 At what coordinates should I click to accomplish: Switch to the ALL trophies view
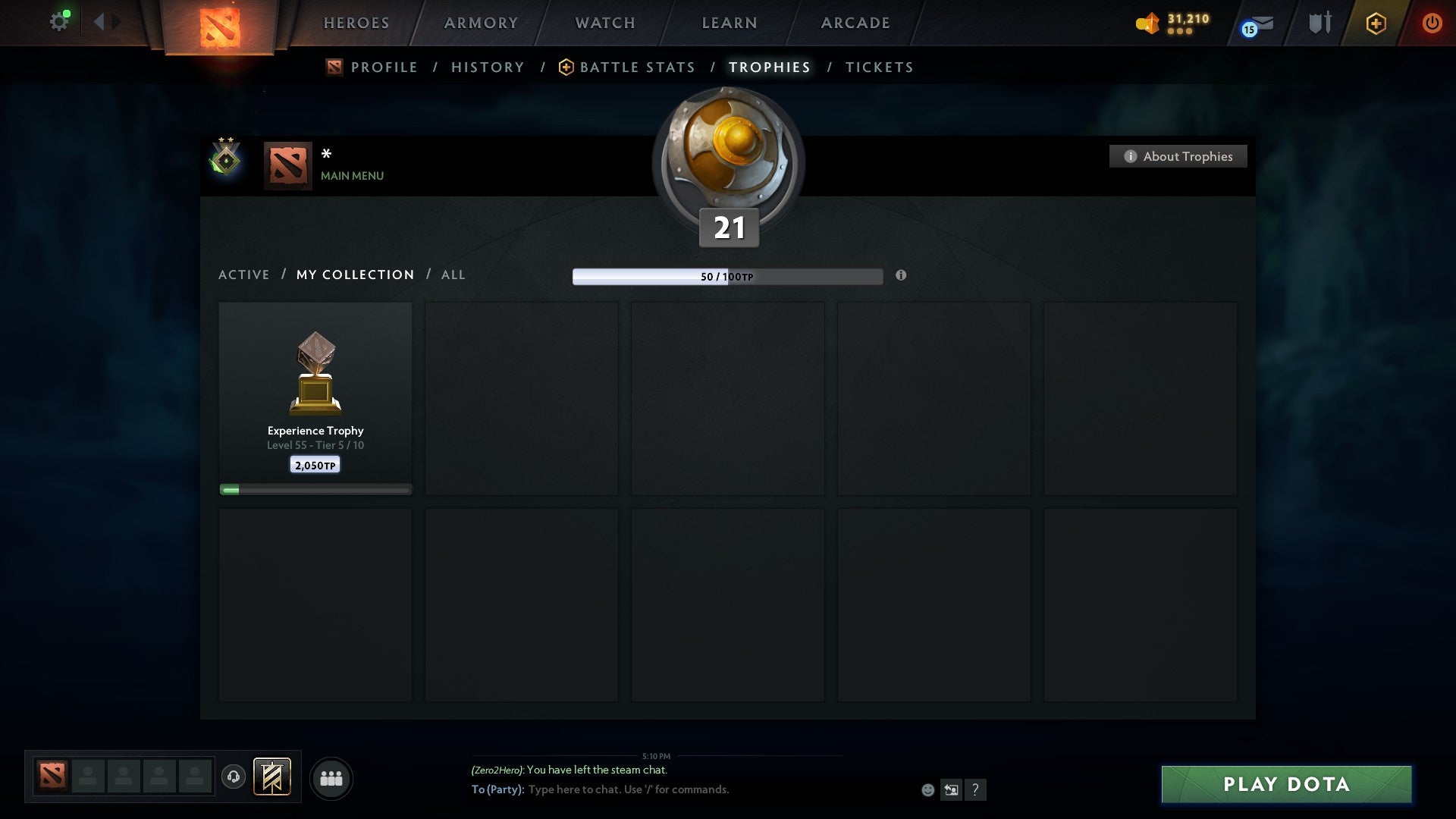[453, 275]
